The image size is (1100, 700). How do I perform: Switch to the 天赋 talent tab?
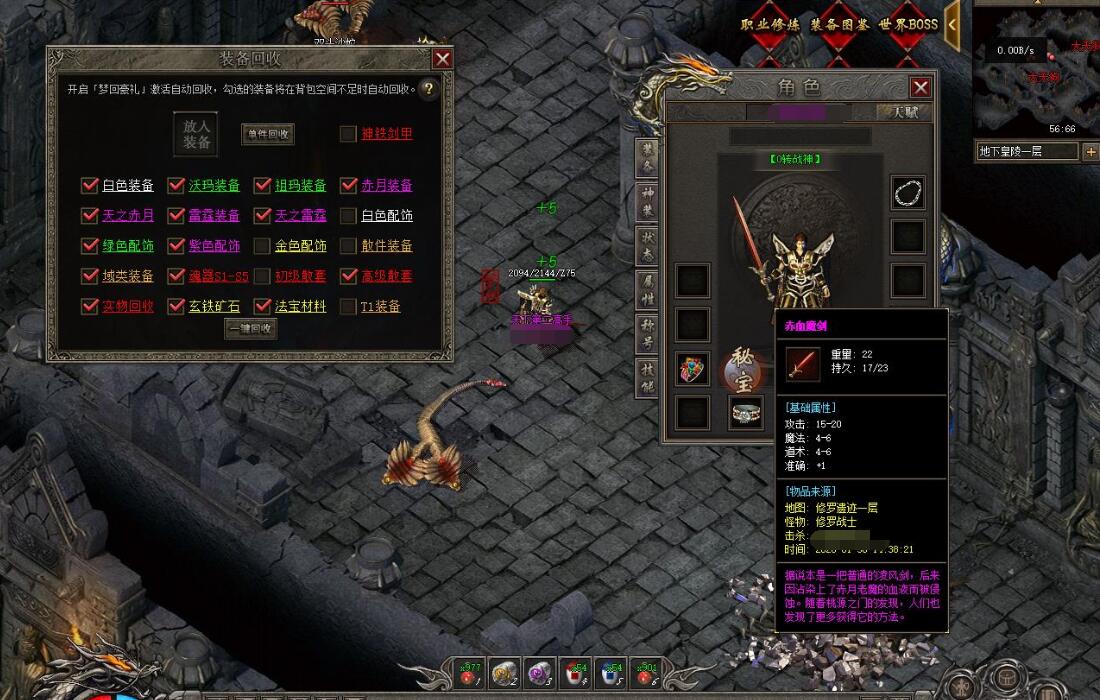pos(903,112)
